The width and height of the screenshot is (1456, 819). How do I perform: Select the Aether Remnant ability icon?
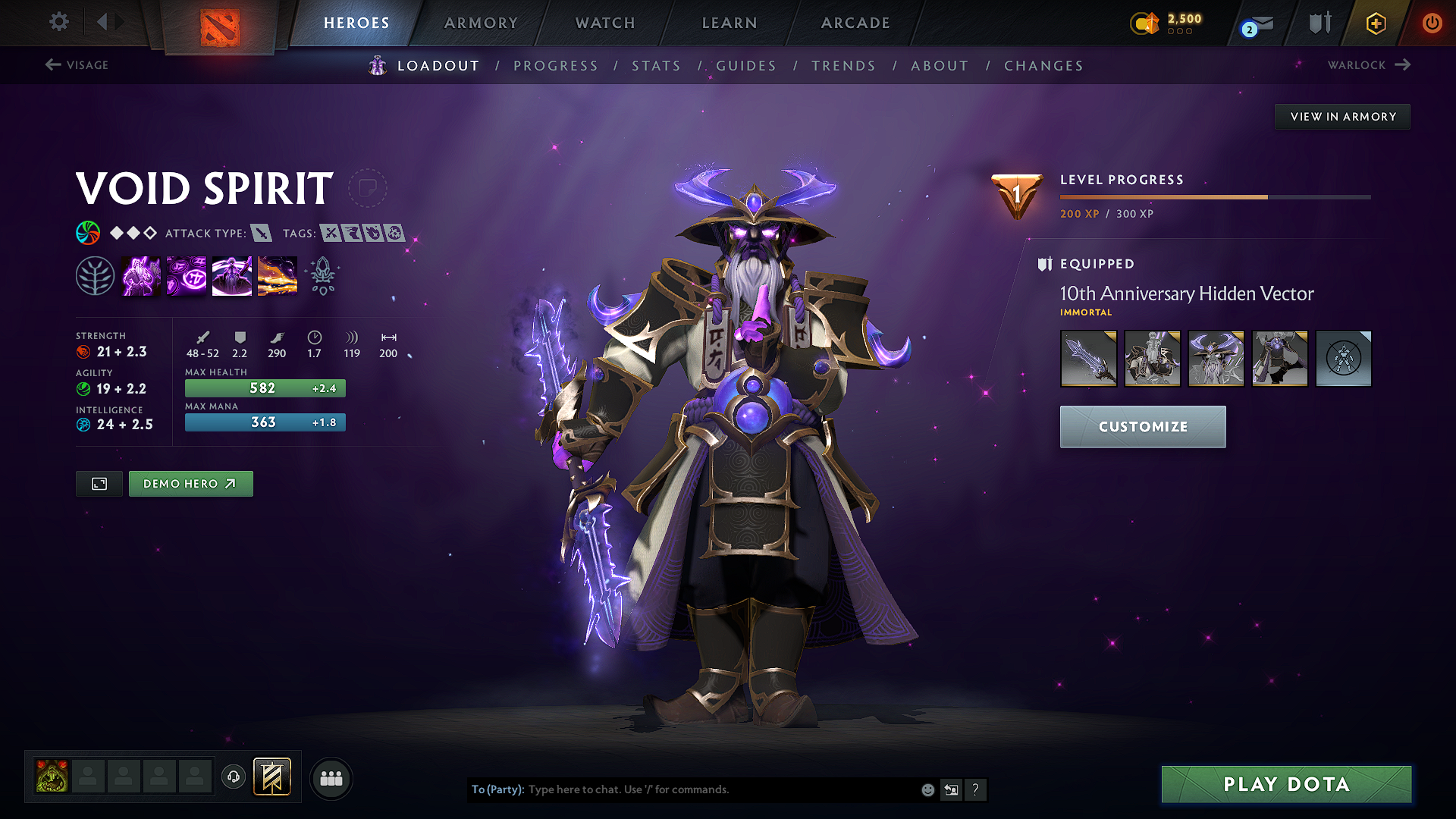coord(141,275)
